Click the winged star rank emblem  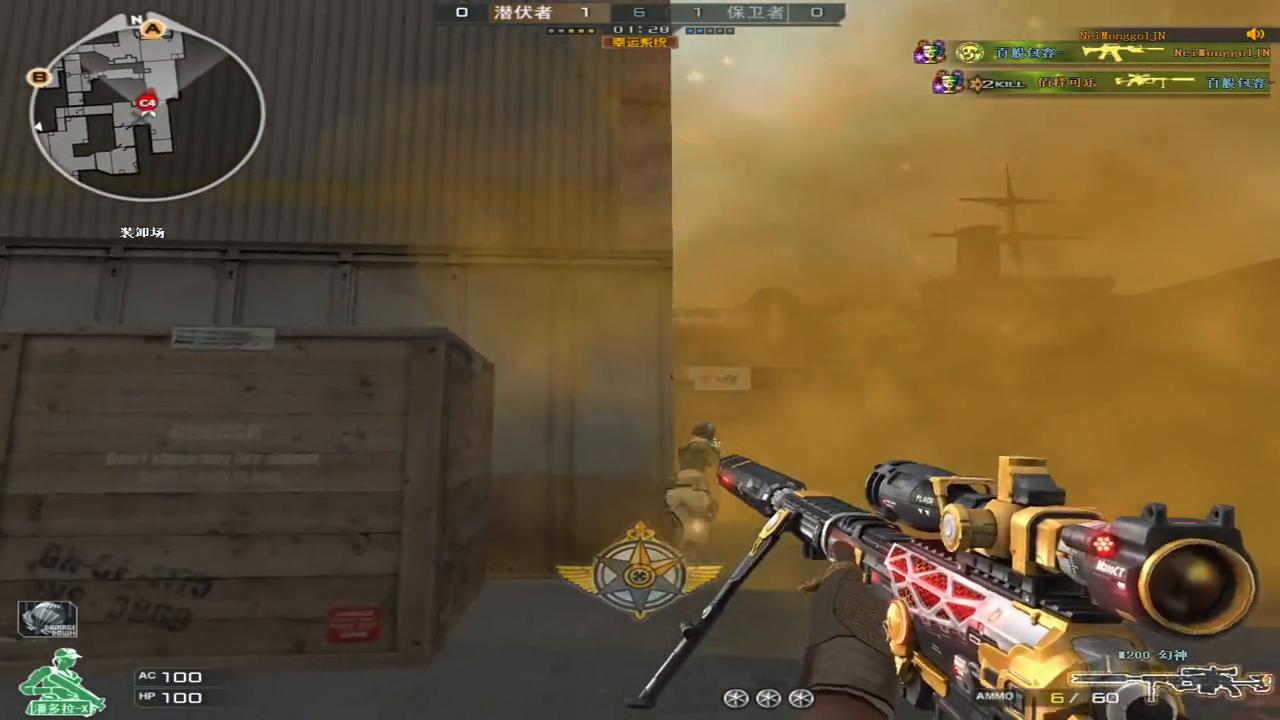tap(639, 573)
